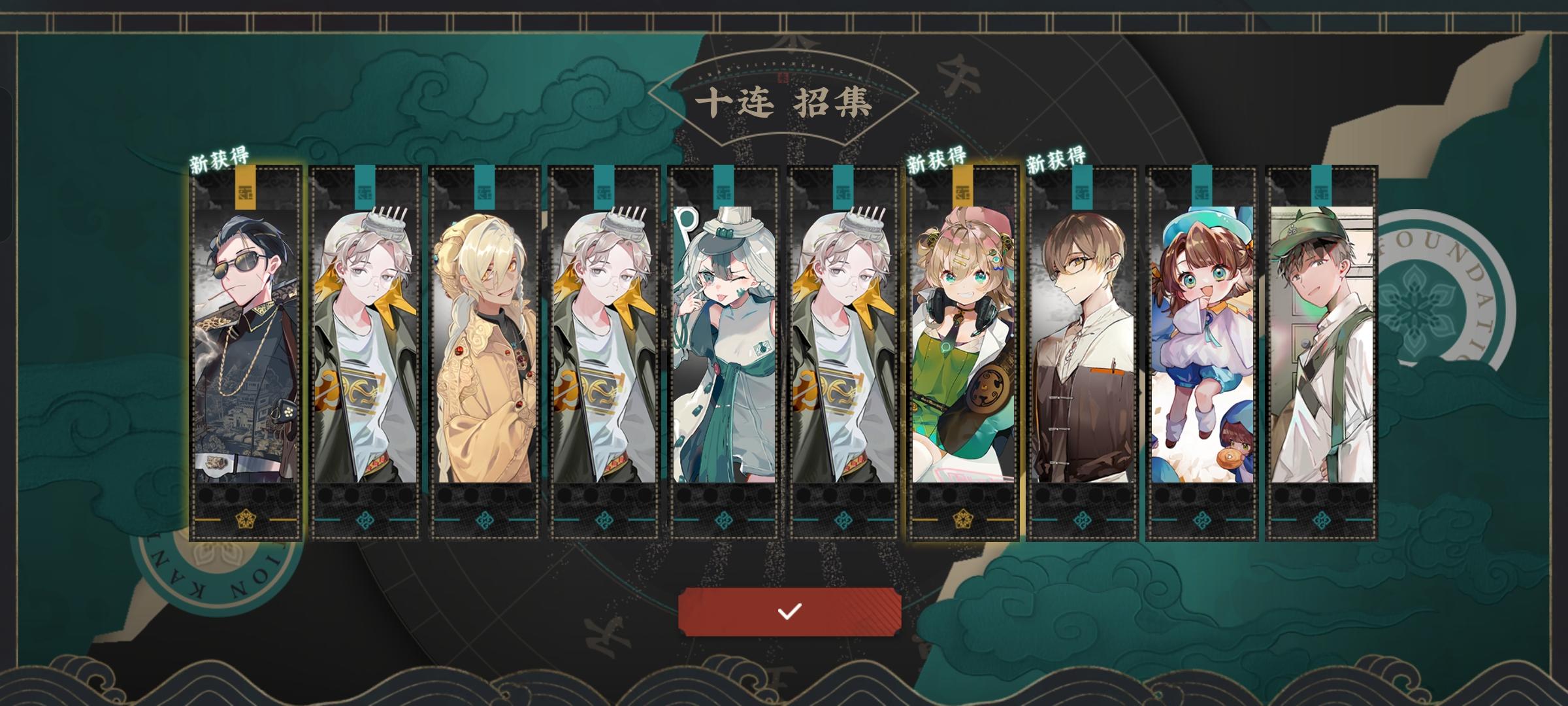Select the teal ribbon seal on second card

tap(365, 186)
